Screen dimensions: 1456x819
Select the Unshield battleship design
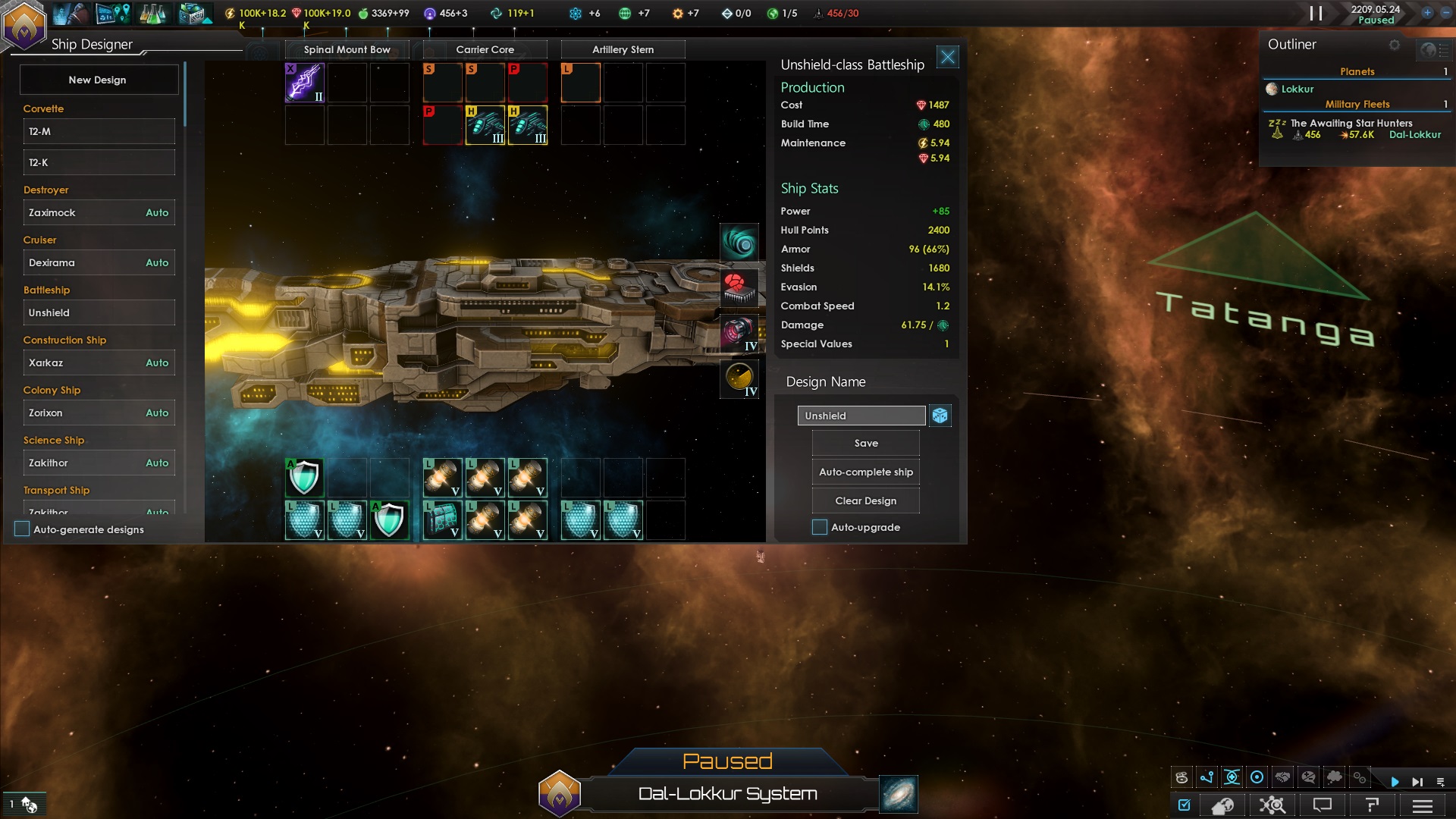click(x=99, y=312)
